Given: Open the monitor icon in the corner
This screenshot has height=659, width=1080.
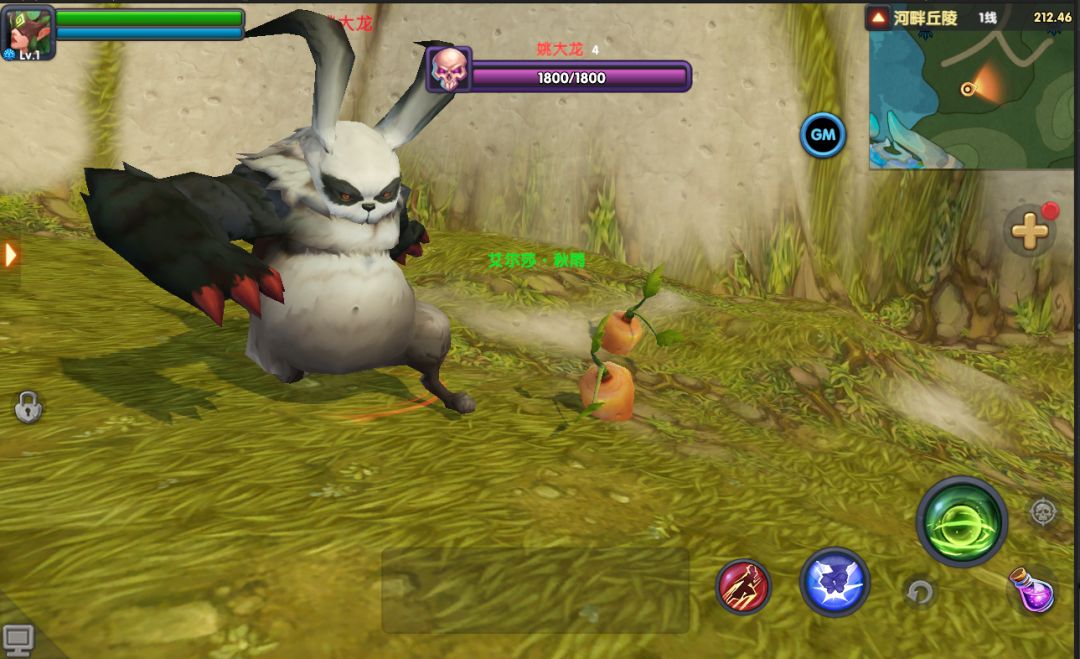Looking at the screenshot, I should point(18,638).
